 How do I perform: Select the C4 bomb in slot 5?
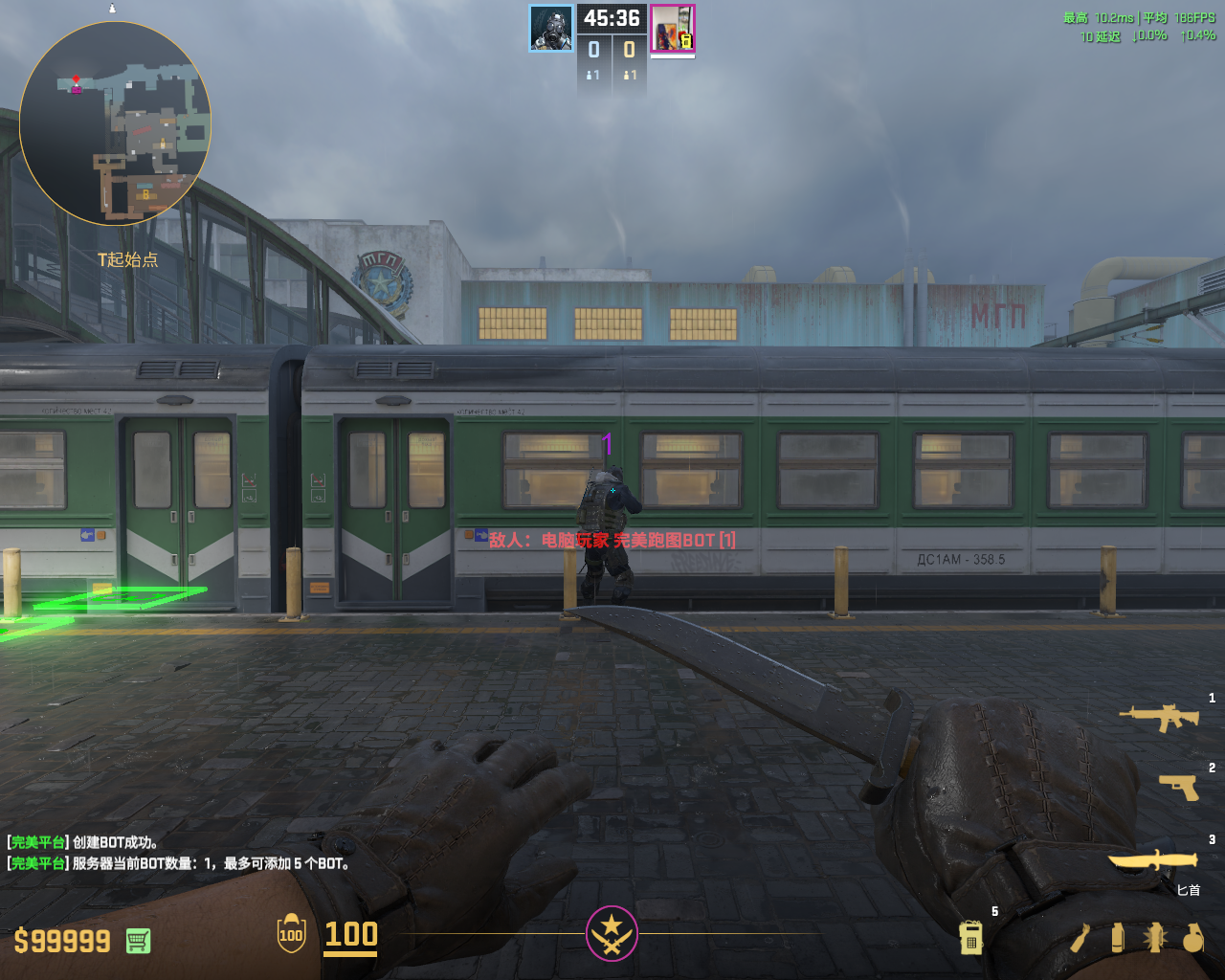(x=970, y=937)
